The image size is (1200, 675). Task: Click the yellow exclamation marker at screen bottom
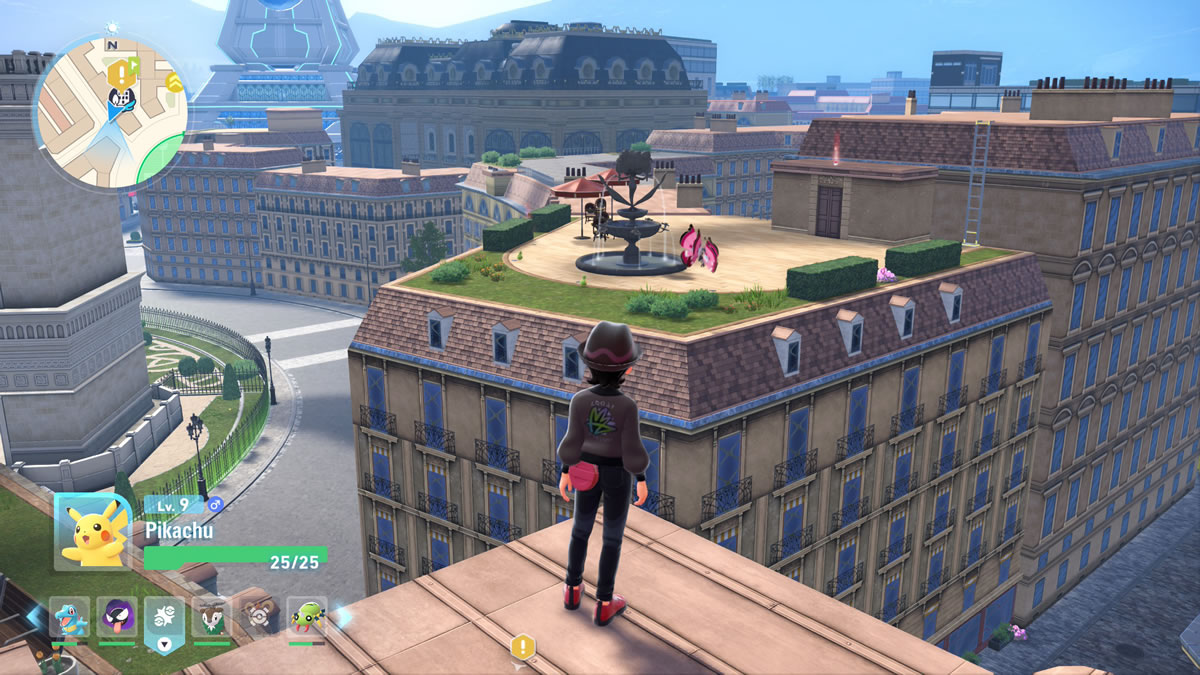pos(521,646)
